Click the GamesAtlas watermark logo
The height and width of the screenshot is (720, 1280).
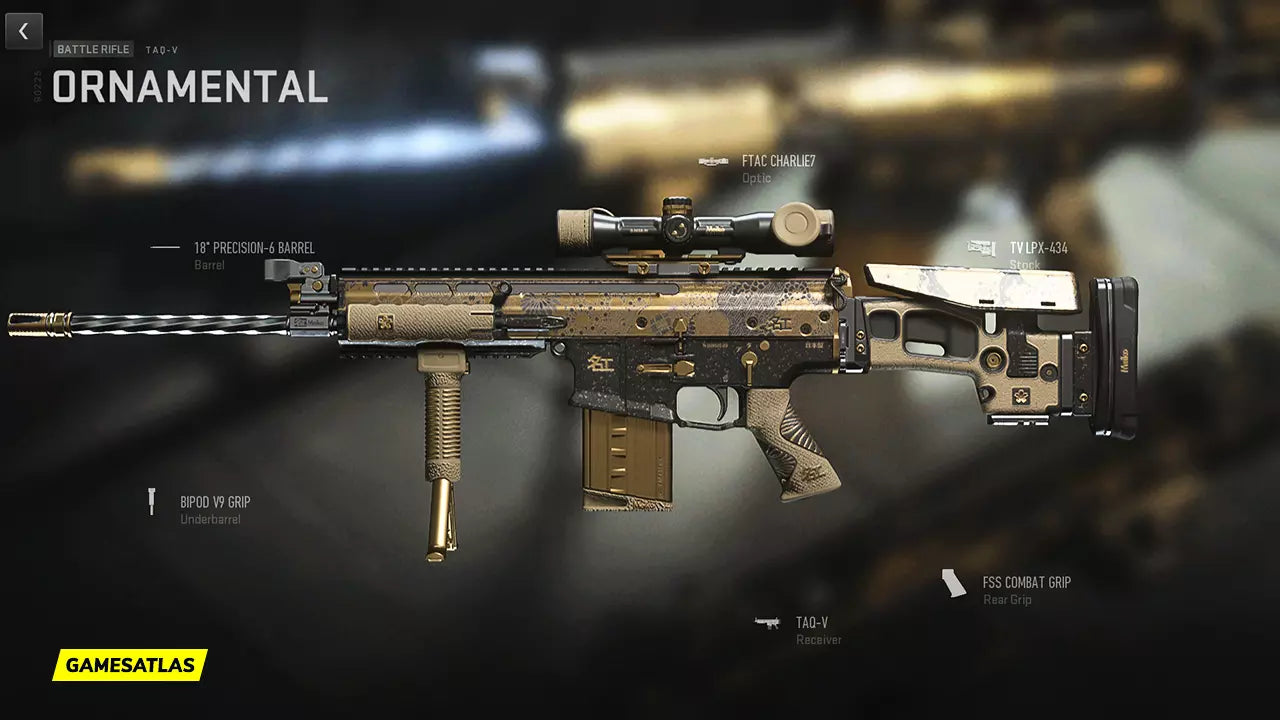click(130, 665)
